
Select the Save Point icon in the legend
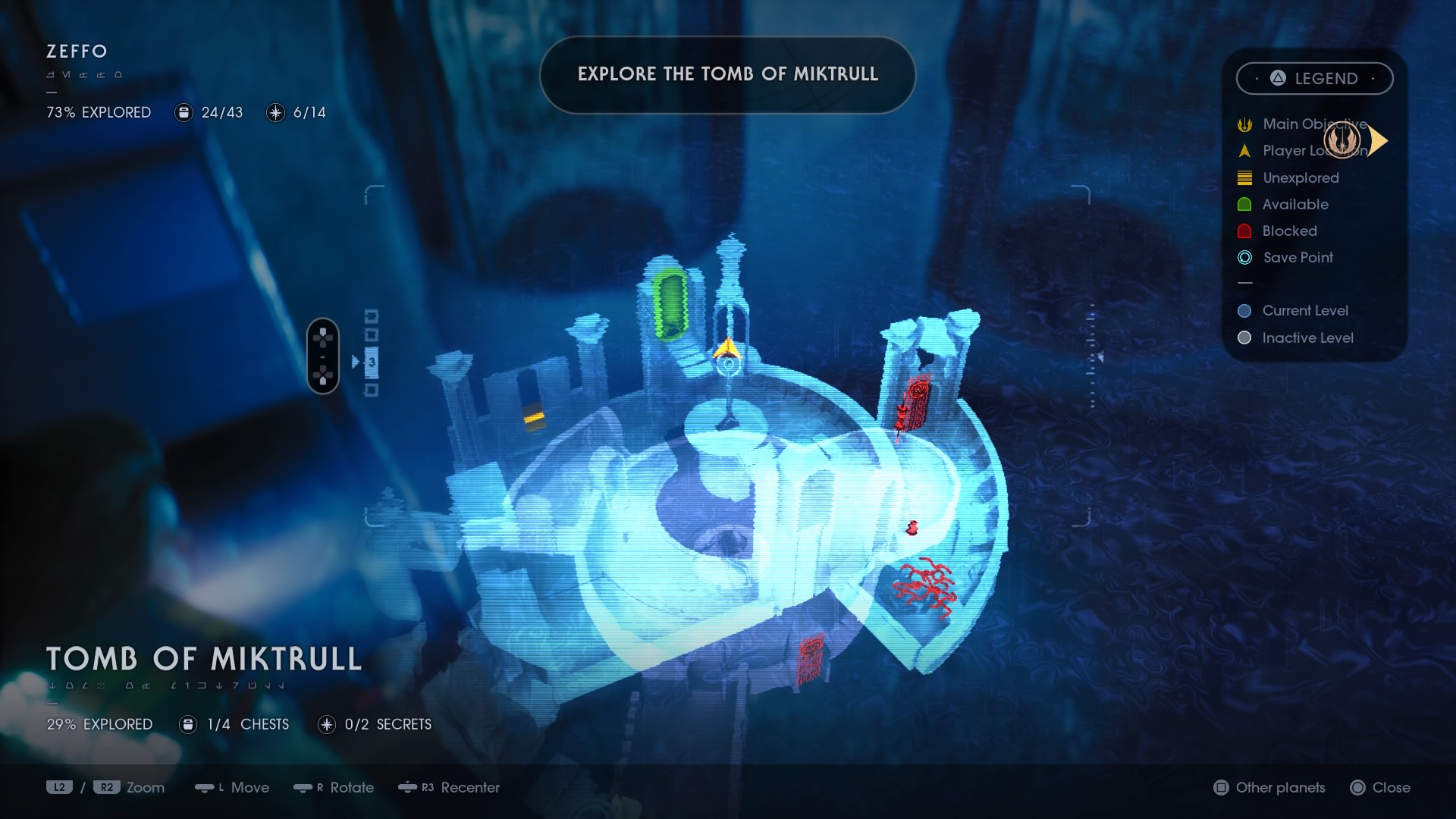point(1244,258)
